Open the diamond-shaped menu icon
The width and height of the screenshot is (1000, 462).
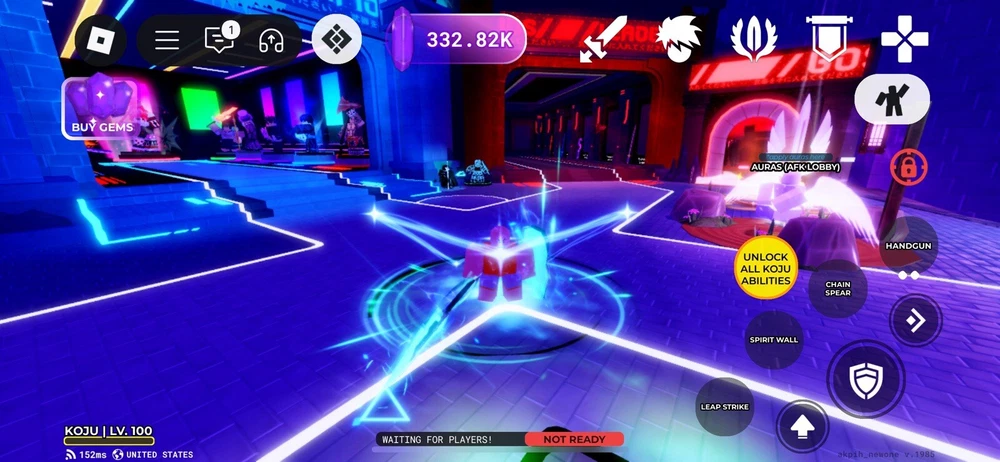click(336, 40)
